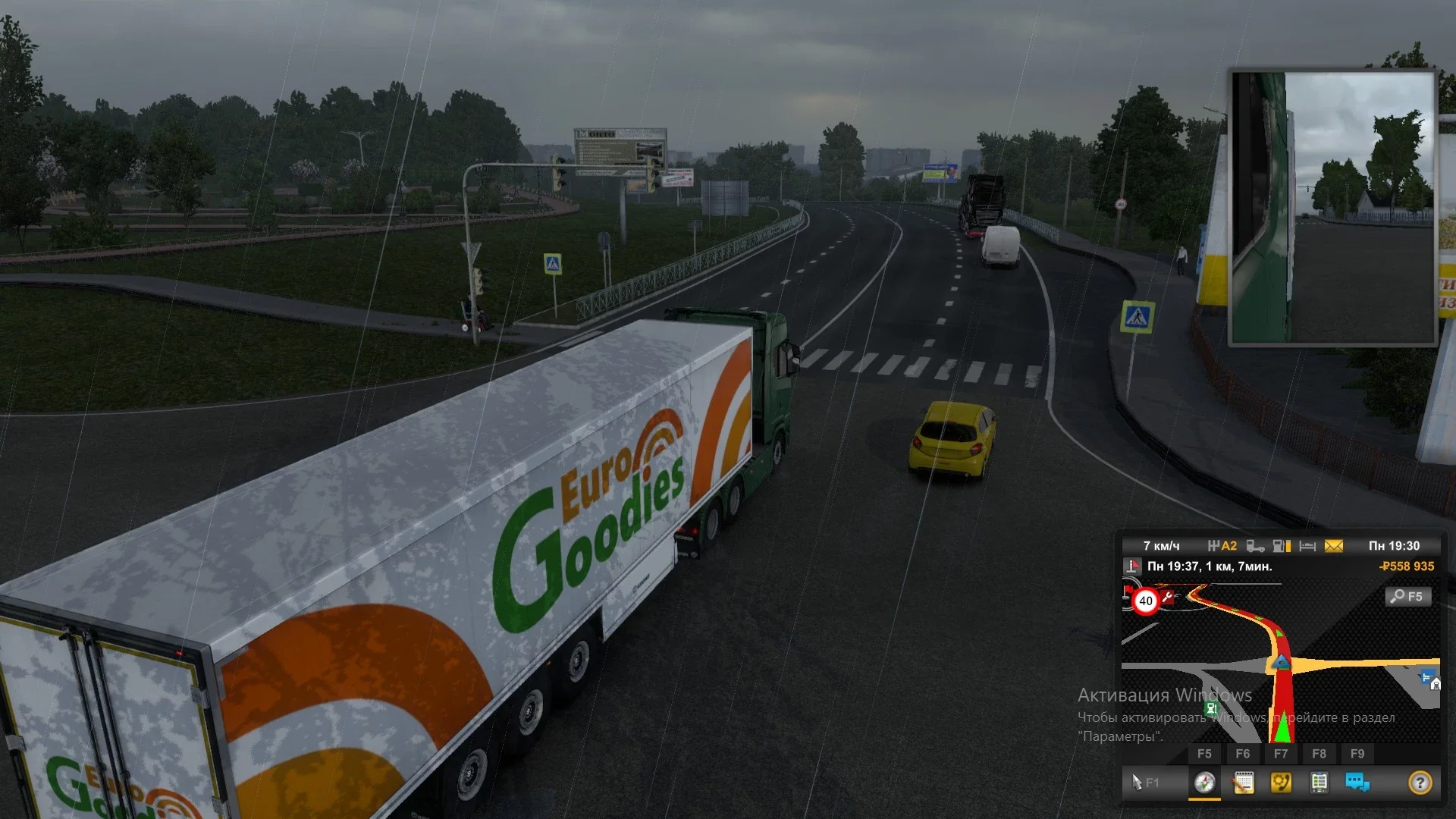Click the mail envelope icon in the status bar
This screenshot has height=819, width=1456.
pyautogui.click(x=1333, y=545)
